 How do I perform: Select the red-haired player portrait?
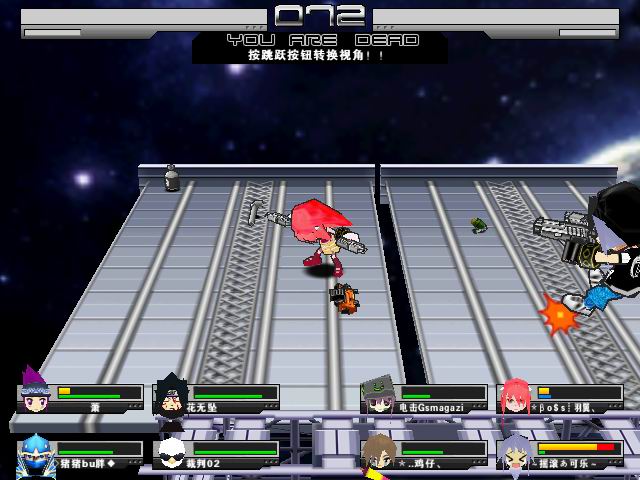[515, 396]
